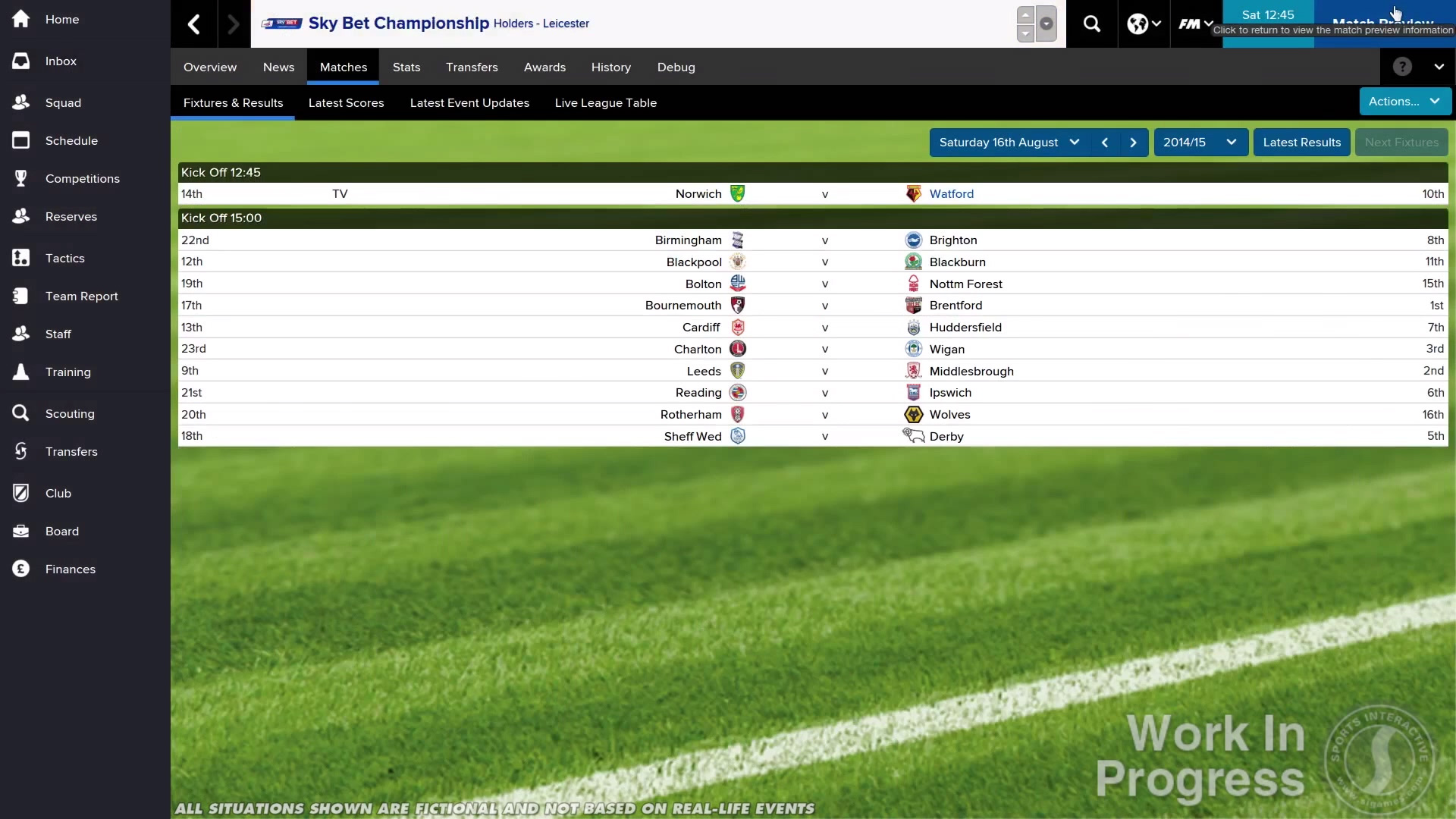The image size is (1456, 819).
Task: Click the back navigation arrow
Action: (194, 24)
